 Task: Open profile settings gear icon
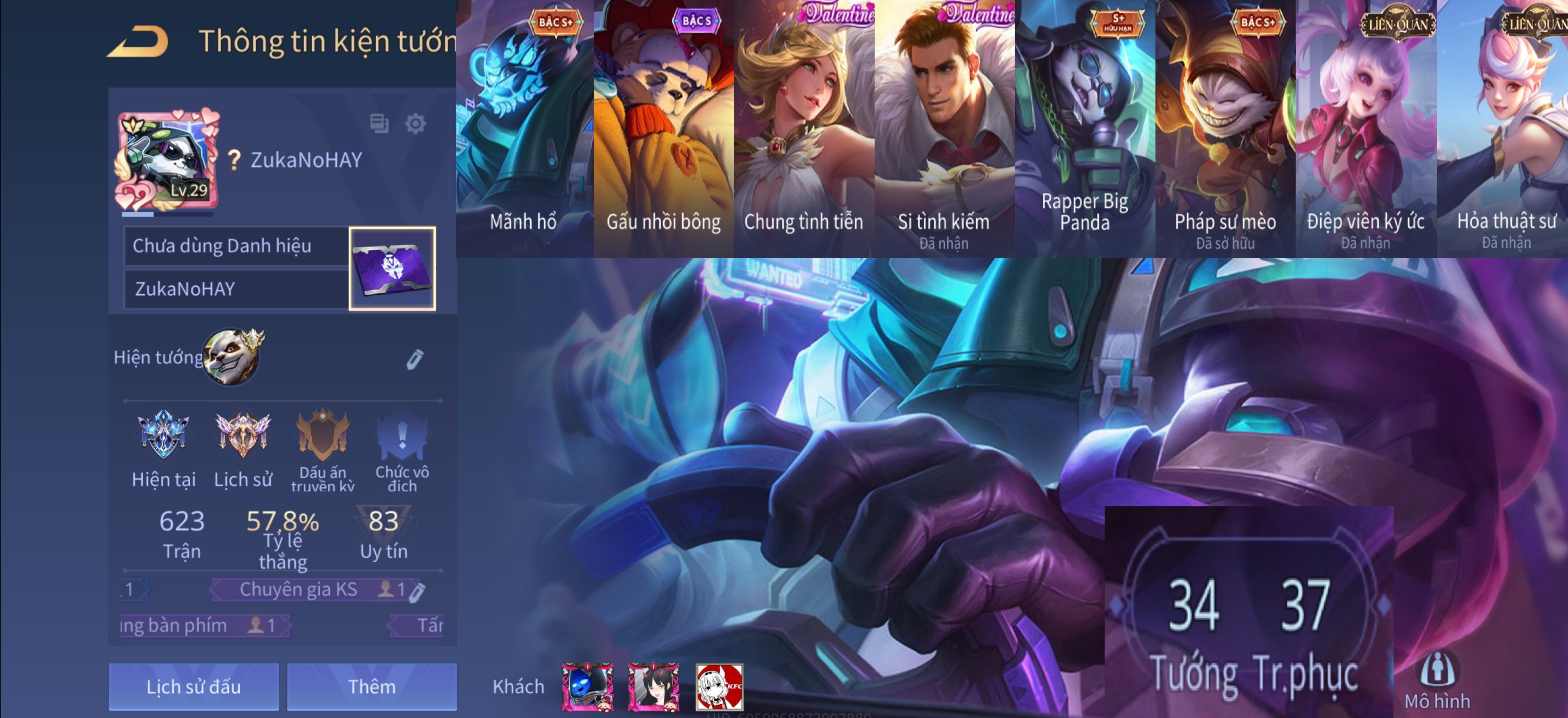click(x=416, y=124)
